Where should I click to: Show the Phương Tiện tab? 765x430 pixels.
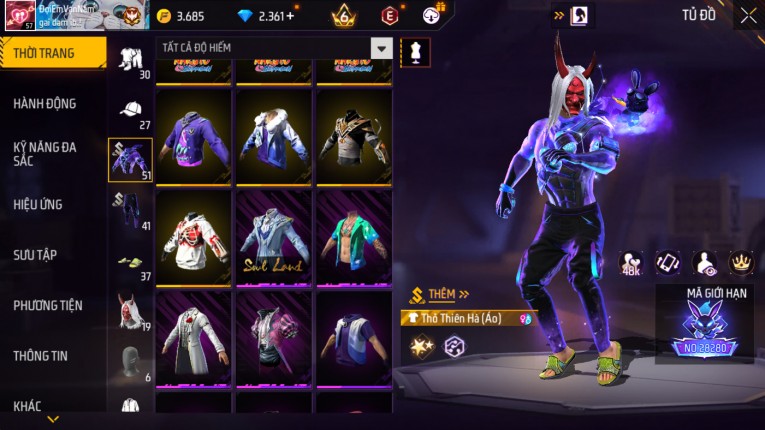(48, 305)
